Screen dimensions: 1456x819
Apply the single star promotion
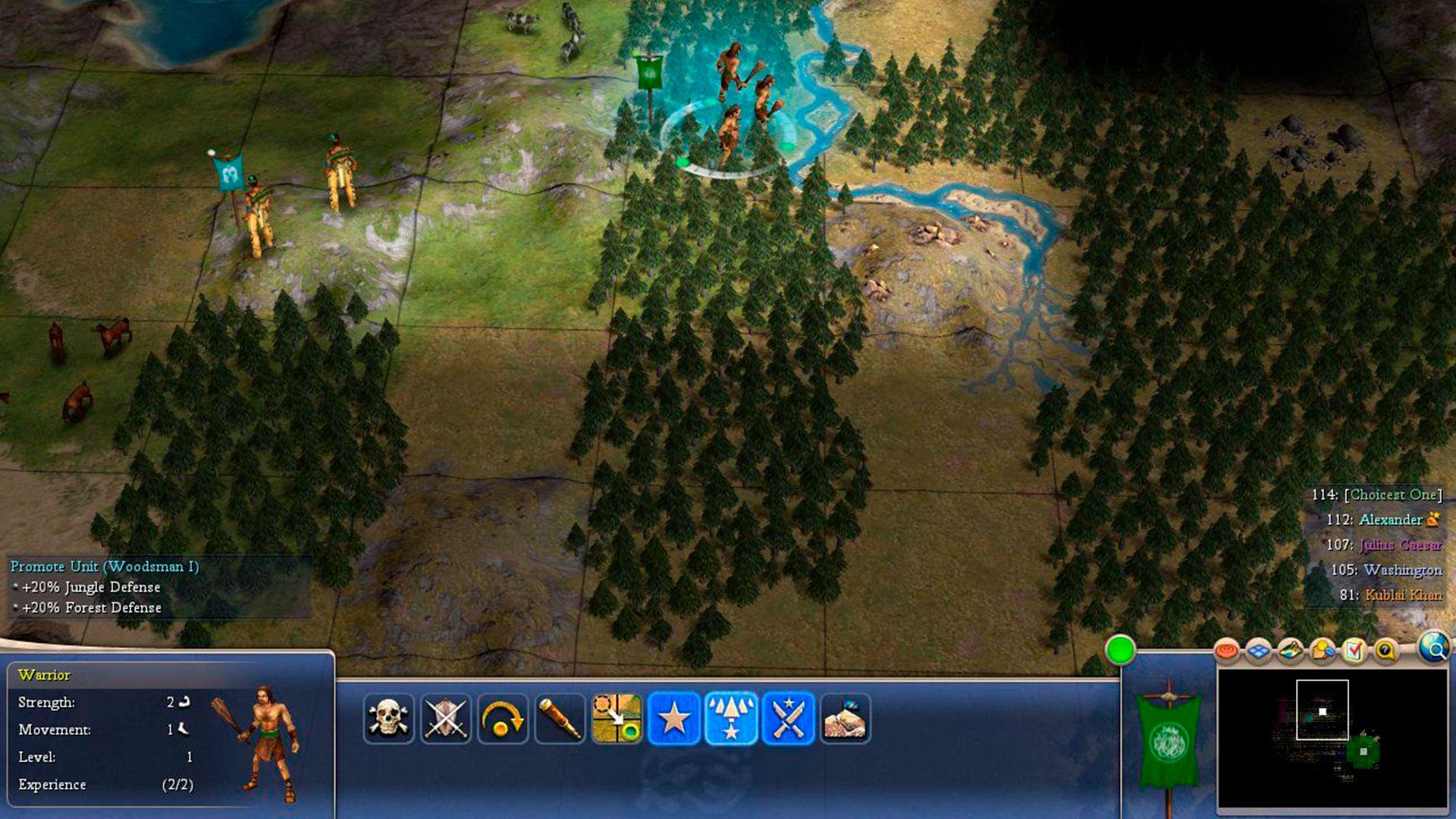pos(674,718)
